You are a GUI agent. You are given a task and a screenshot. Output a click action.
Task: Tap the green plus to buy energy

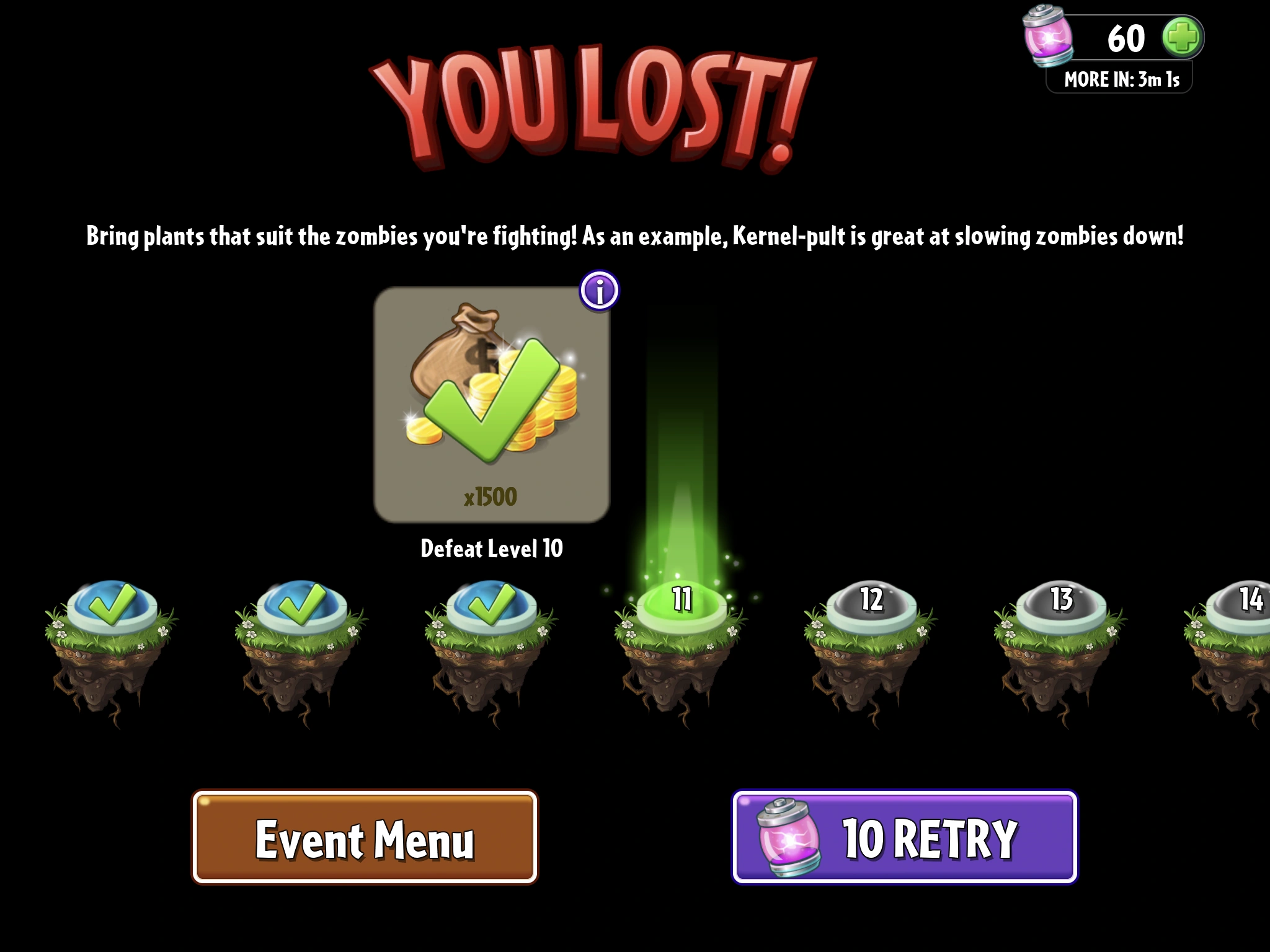[x=1181, y=38]
